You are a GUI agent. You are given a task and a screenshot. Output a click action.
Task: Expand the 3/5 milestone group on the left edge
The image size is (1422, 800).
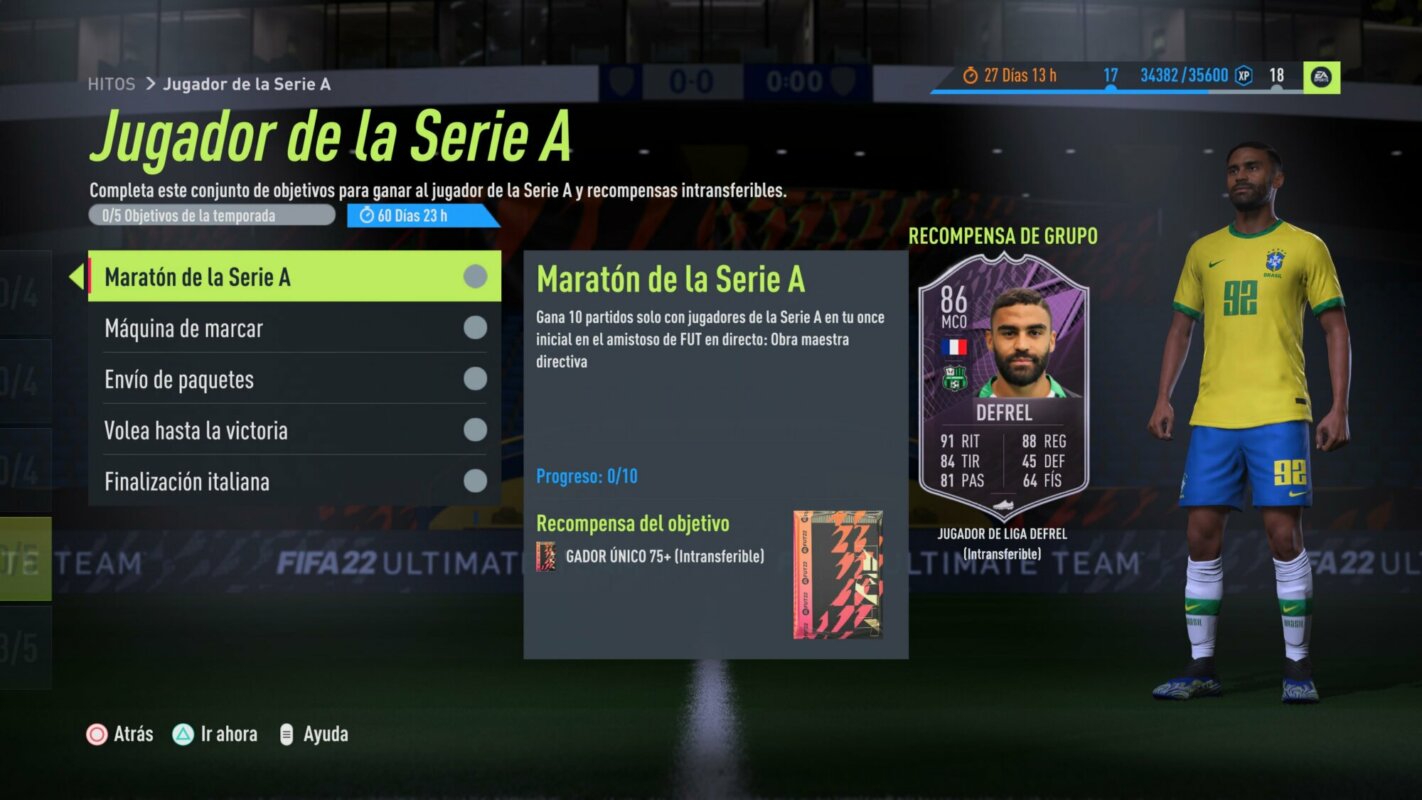click(20, 648)
